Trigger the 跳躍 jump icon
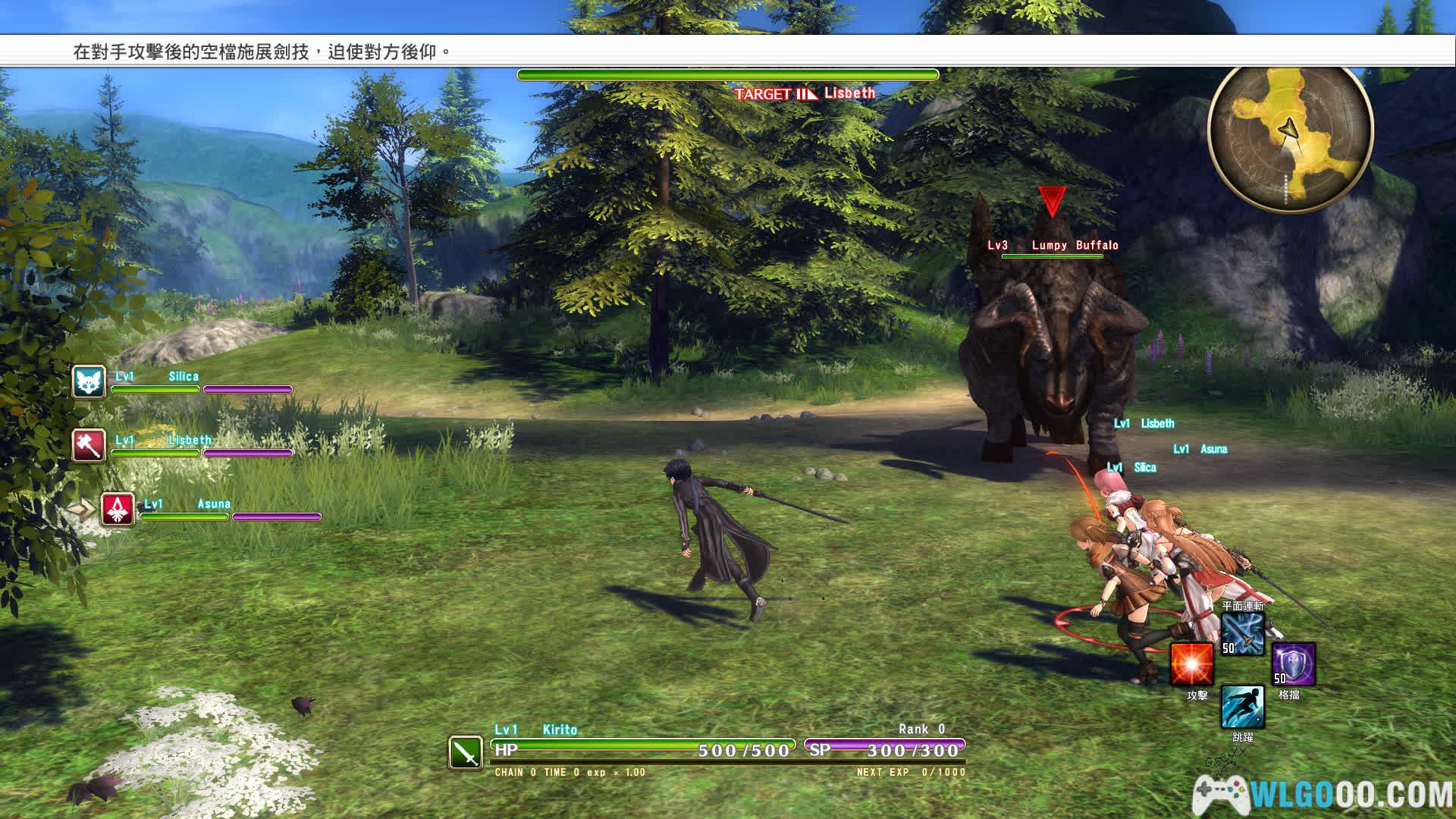 coord(1242,707)
